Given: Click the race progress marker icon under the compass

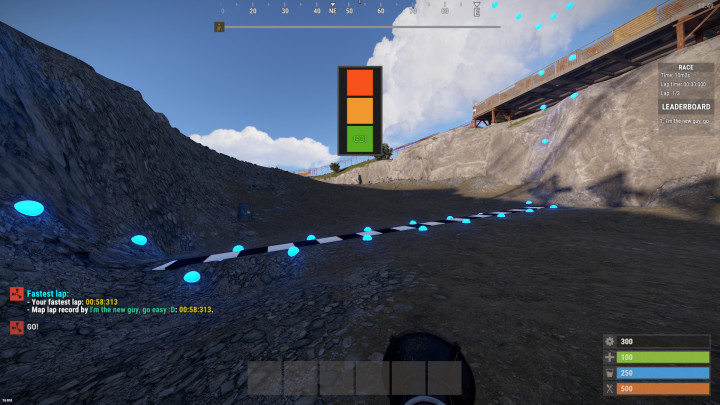Looking at the screenshot, I should [x=218, y=27].
